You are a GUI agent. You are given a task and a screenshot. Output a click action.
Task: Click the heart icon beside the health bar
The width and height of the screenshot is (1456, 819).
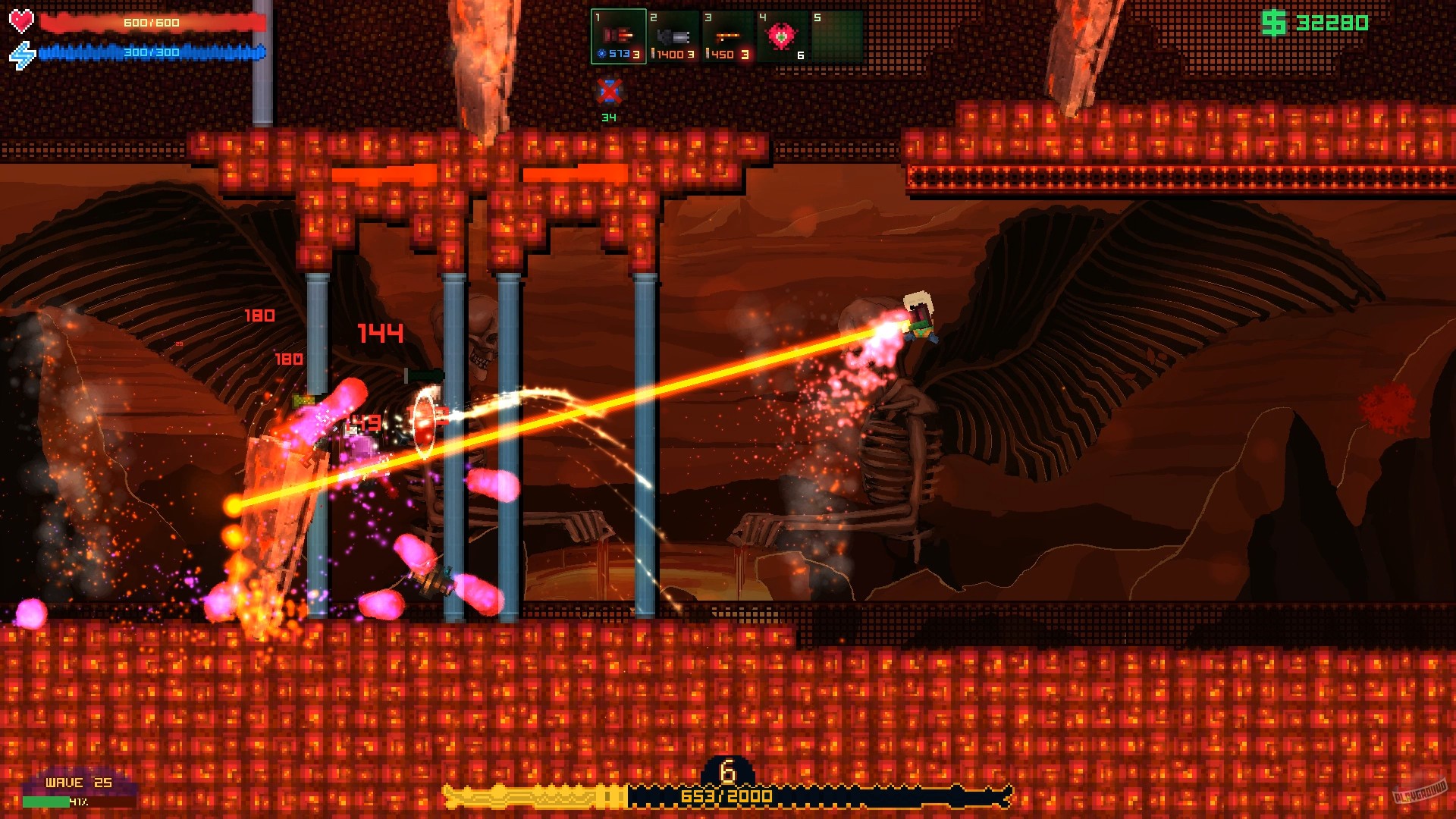click(21, 20)
